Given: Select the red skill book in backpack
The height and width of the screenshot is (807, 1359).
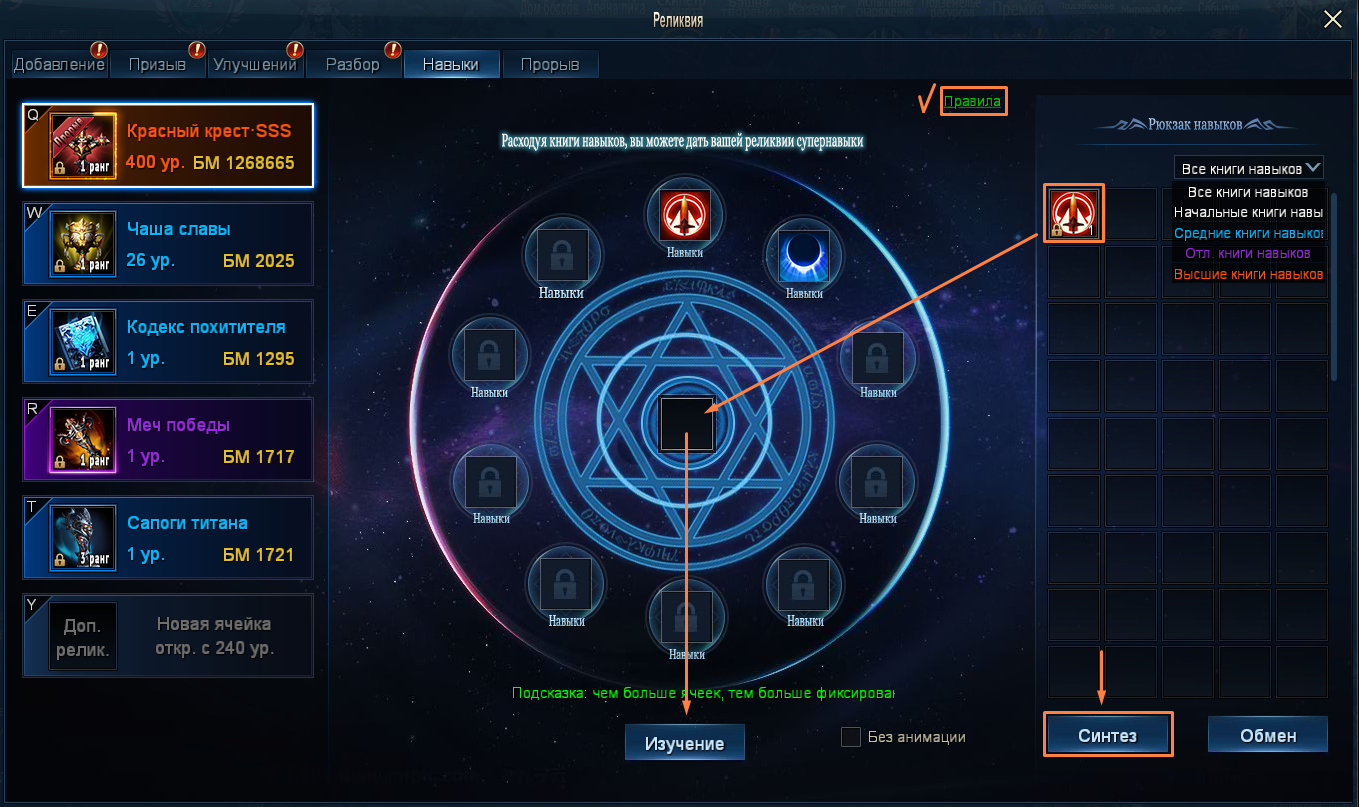Looking at the screenshot, I should 1074,214.
